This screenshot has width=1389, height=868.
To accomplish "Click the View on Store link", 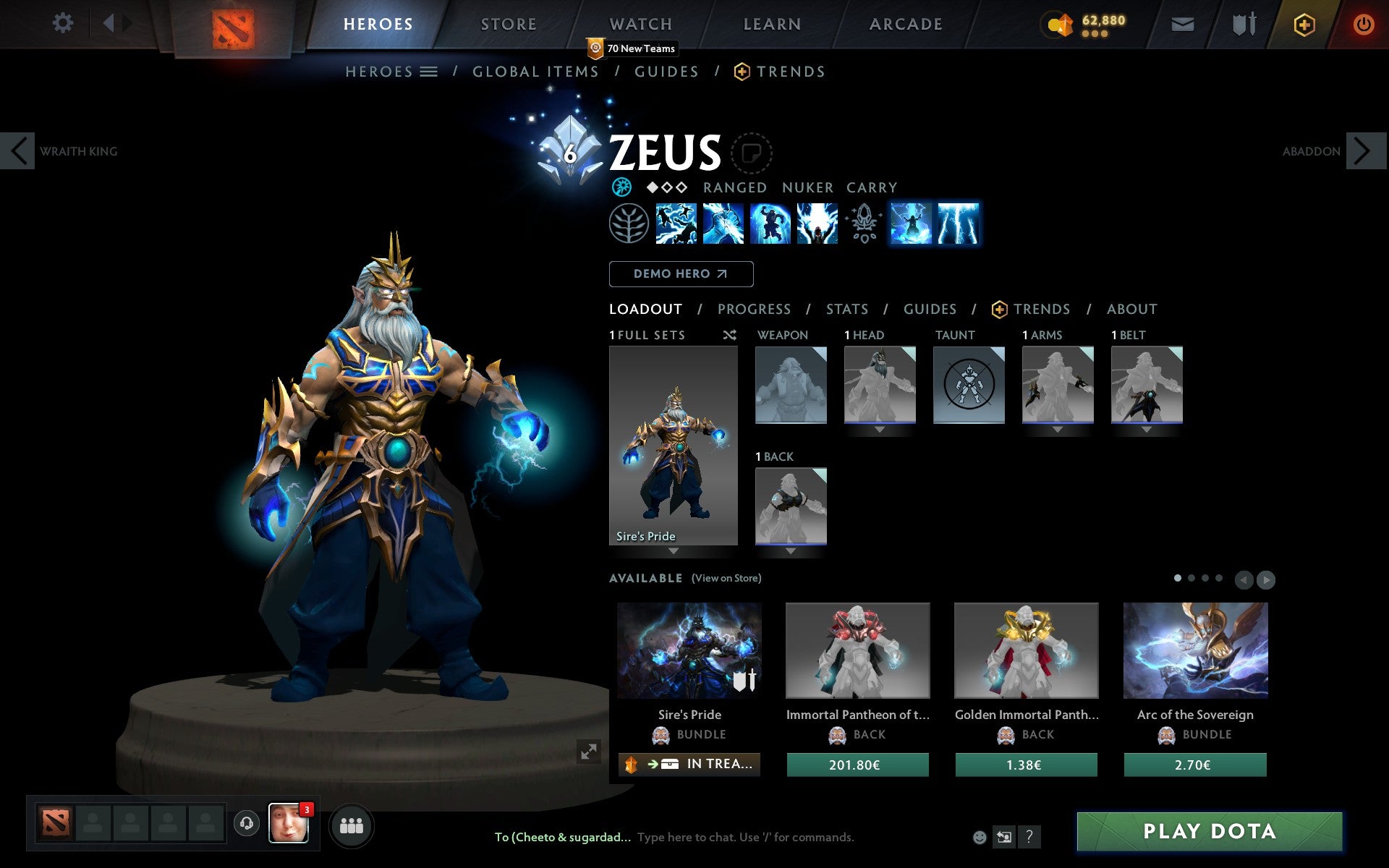I will (726, 578).
